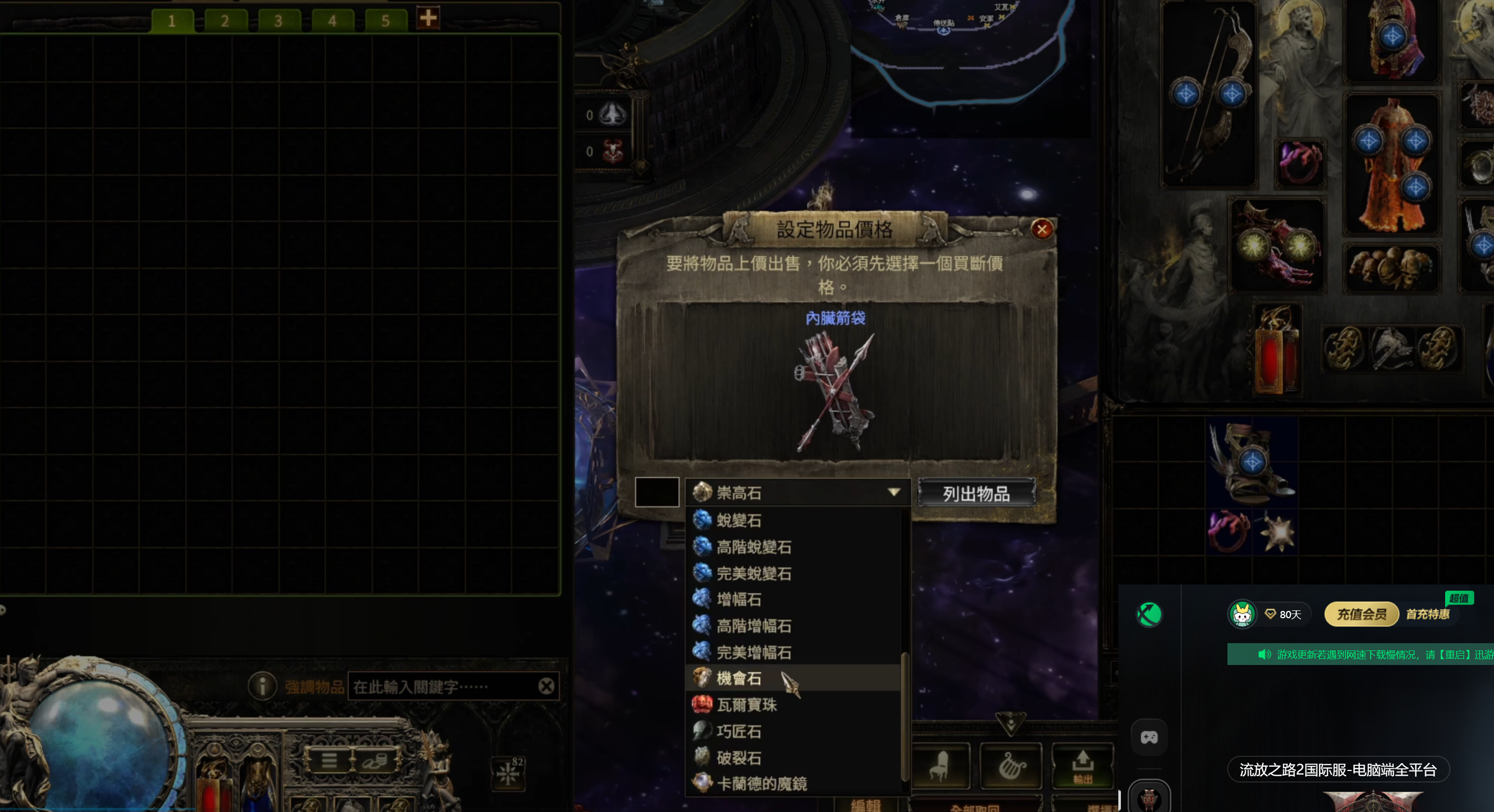Click the price amount input box
Image resolution: width=1494 pixels, height=812 pixels.
click(x=656, y=492)
